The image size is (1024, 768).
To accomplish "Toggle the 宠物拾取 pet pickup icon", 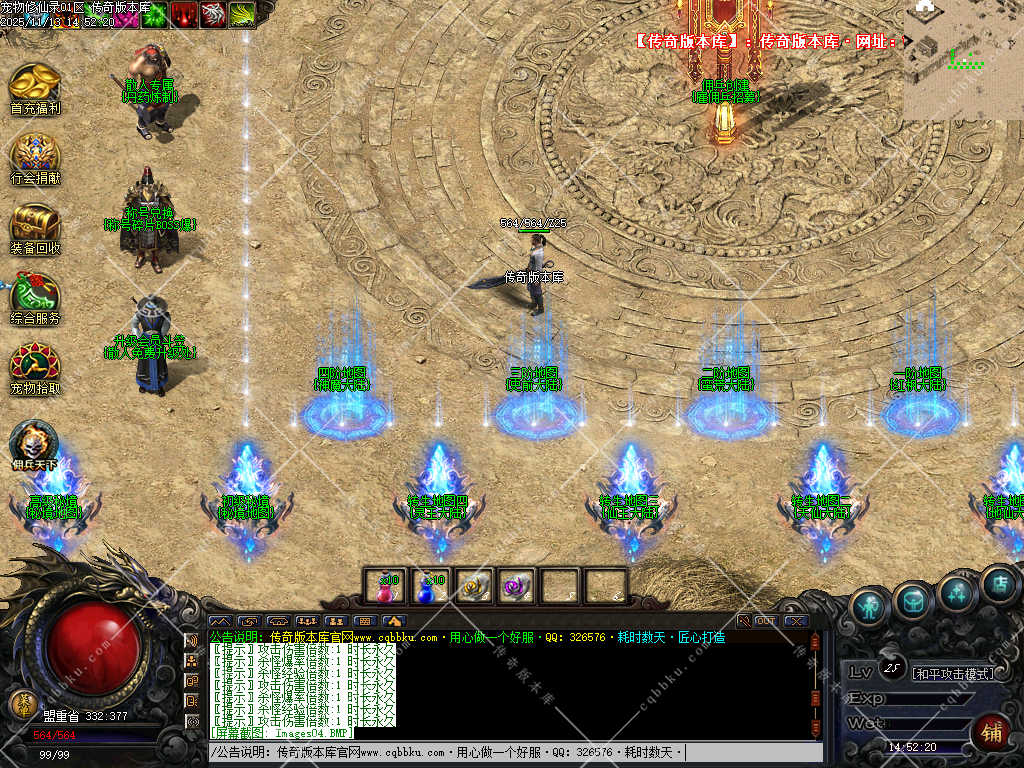I will pos(34,363).
